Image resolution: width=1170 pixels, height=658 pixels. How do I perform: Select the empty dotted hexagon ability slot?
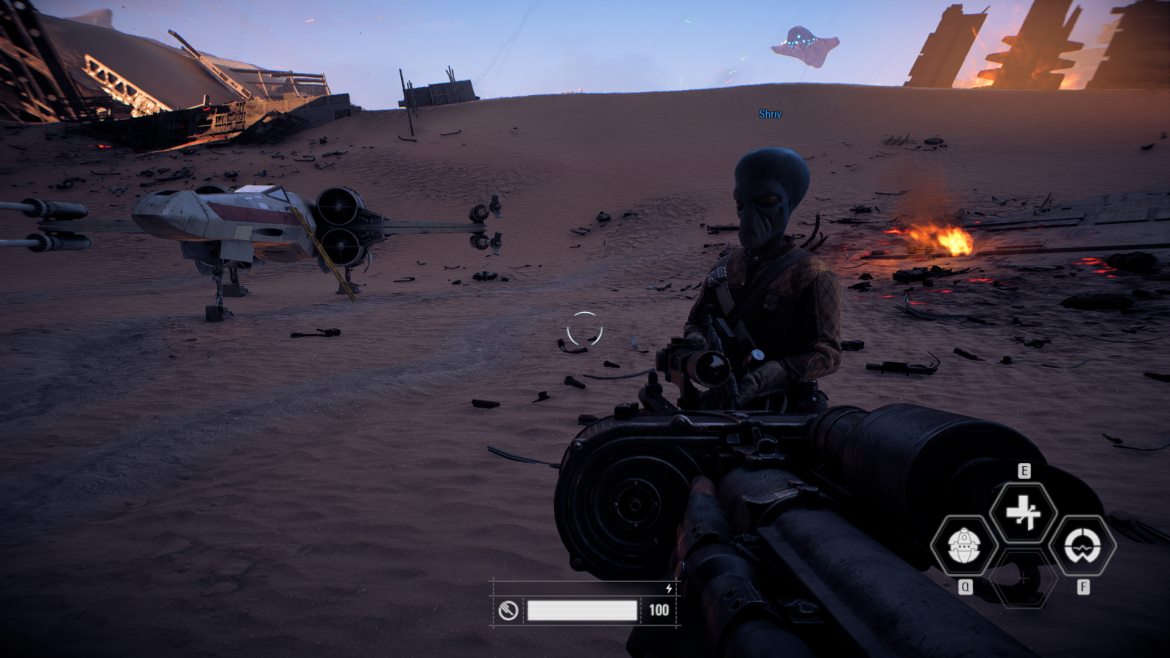1023,578
